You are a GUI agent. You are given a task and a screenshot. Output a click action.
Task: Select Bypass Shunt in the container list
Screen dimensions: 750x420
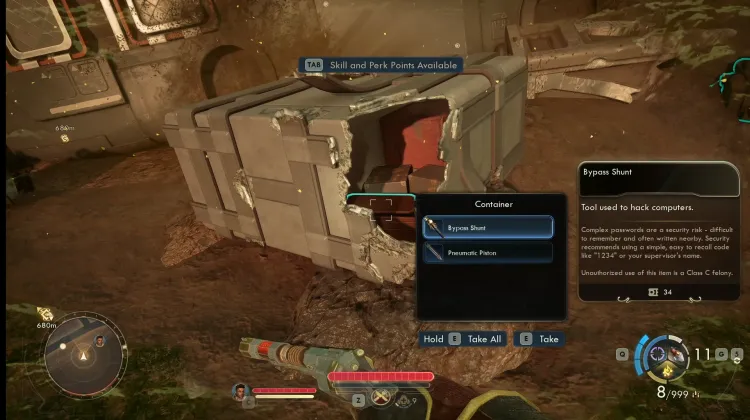[487, 227]
